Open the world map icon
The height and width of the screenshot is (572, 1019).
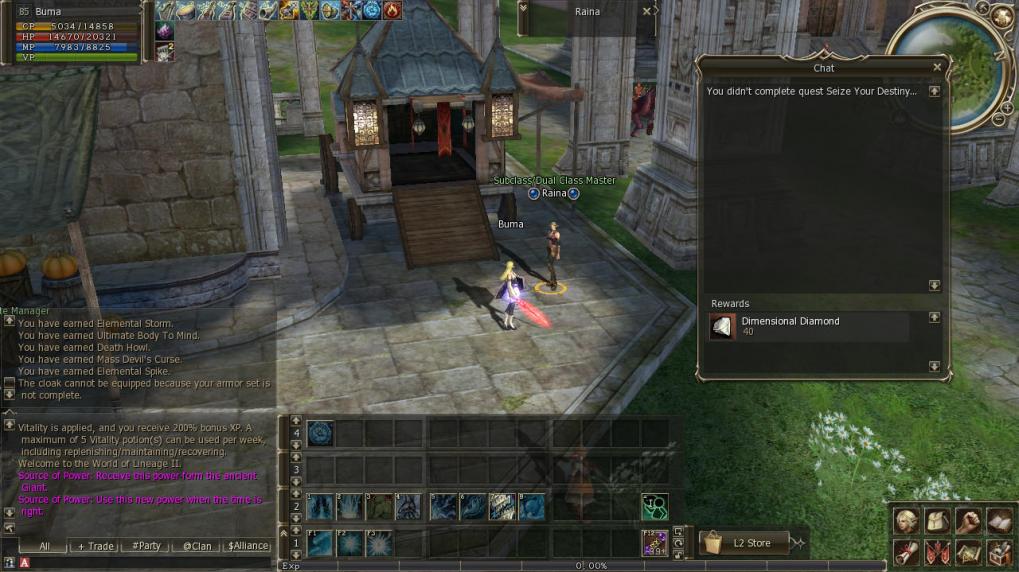967,551
